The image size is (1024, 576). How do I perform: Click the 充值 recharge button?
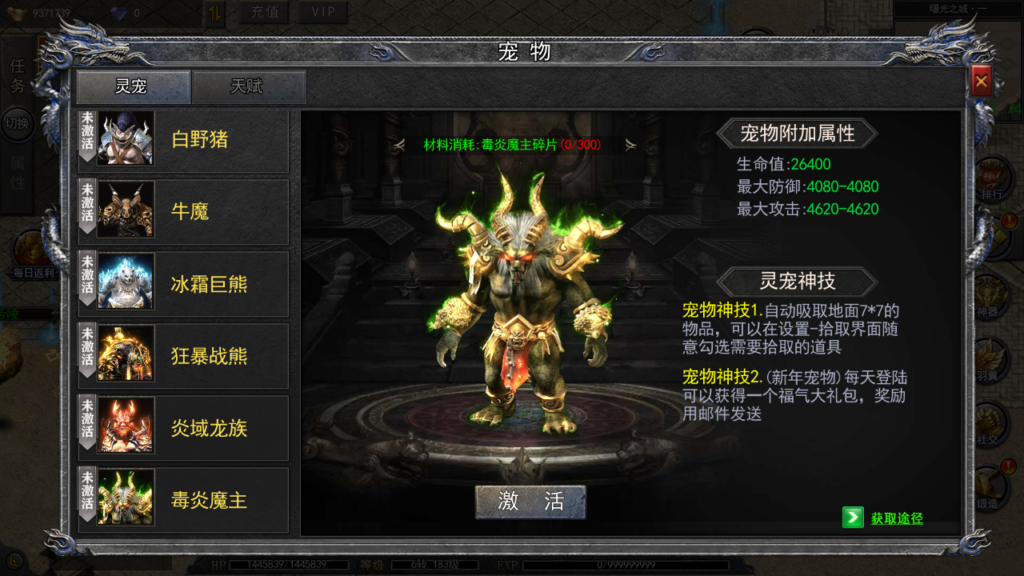click(x=264, y=12)
